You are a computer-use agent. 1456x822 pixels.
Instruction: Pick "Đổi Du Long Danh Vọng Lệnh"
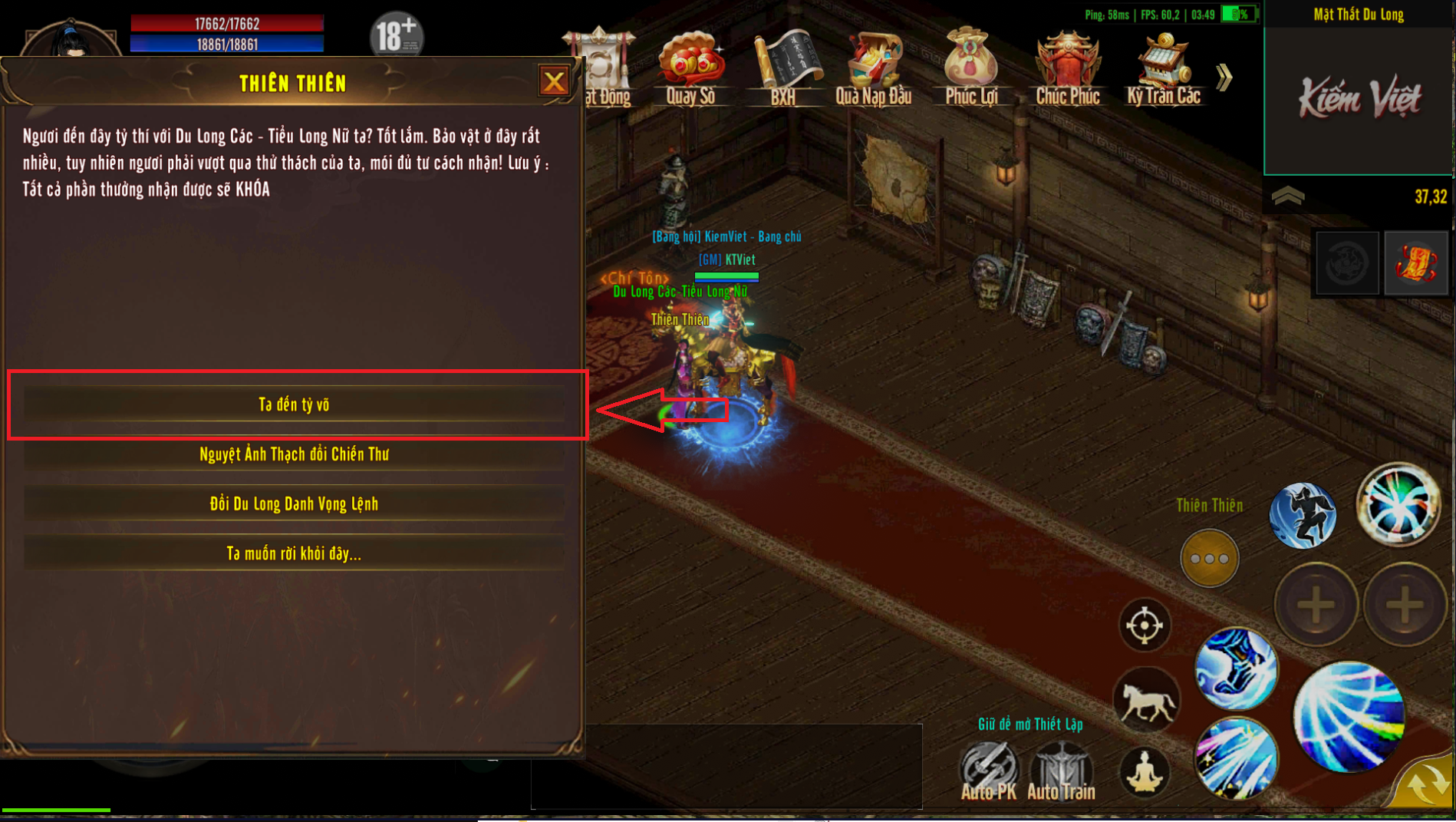[294, 504]
